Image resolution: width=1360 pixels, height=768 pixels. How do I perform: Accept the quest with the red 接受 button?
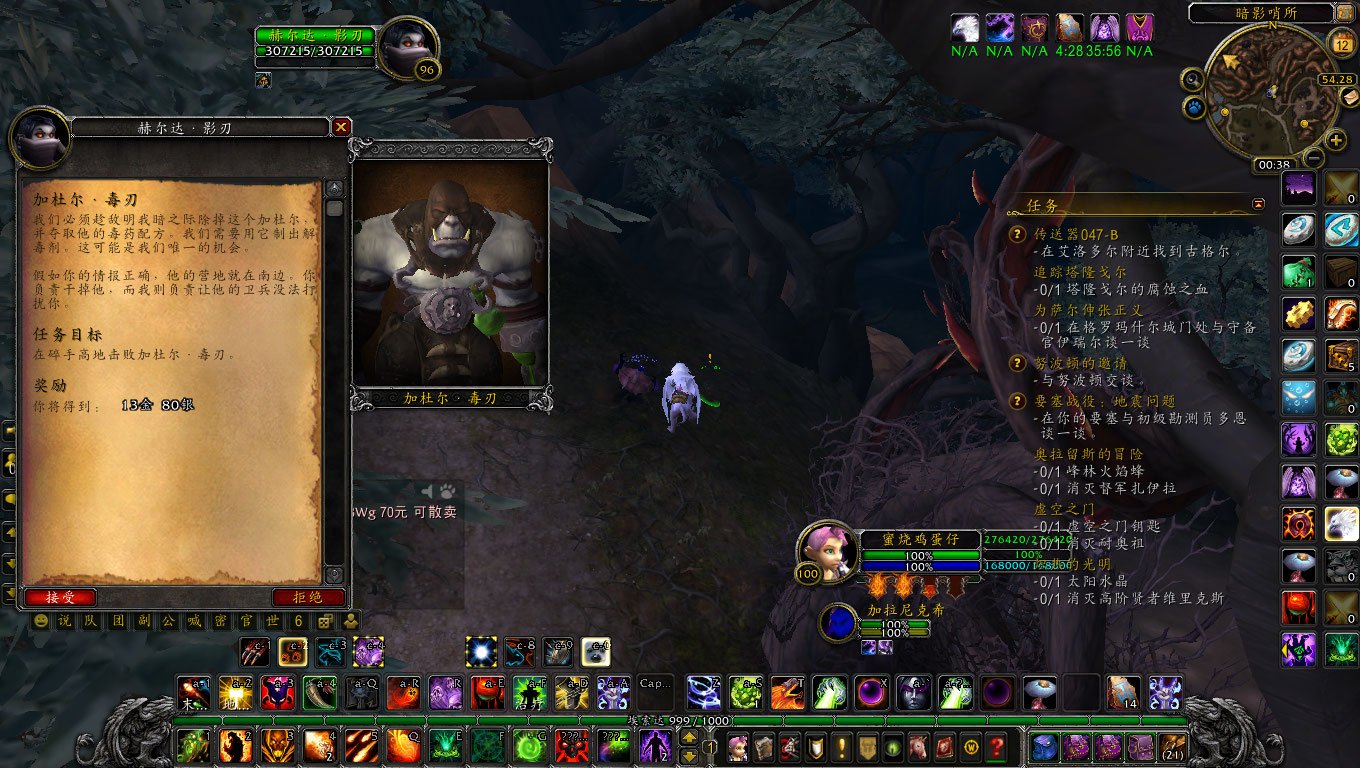coord(61,597)
